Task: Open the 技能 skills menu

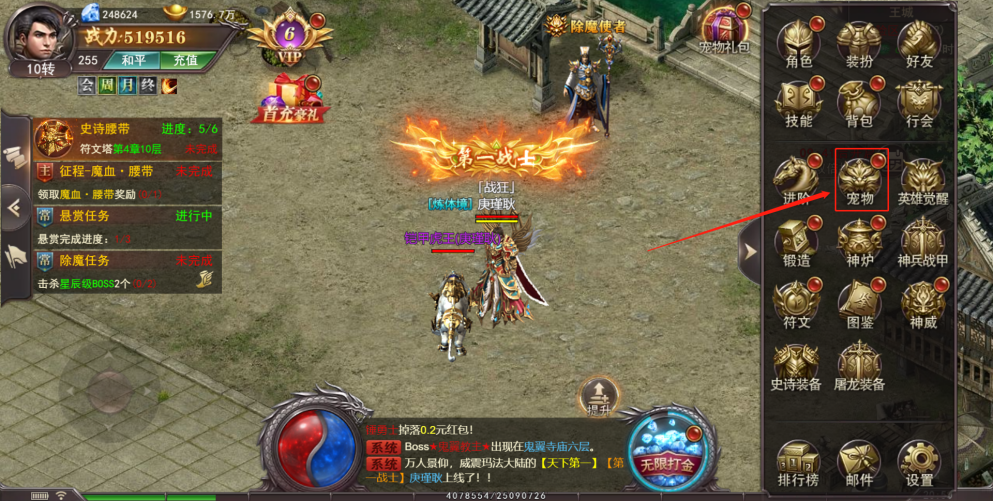Action: 799,104
